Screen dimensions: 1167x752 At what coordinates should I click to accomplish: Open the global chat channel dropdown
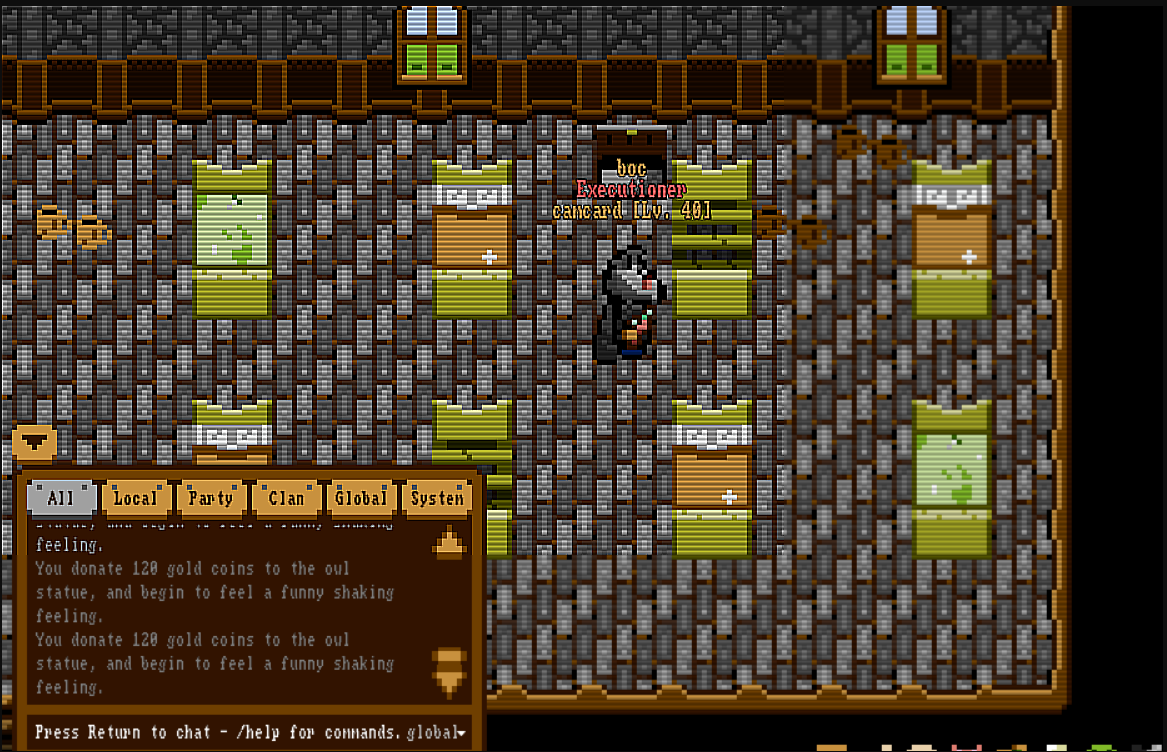click(x=437, y=733)
